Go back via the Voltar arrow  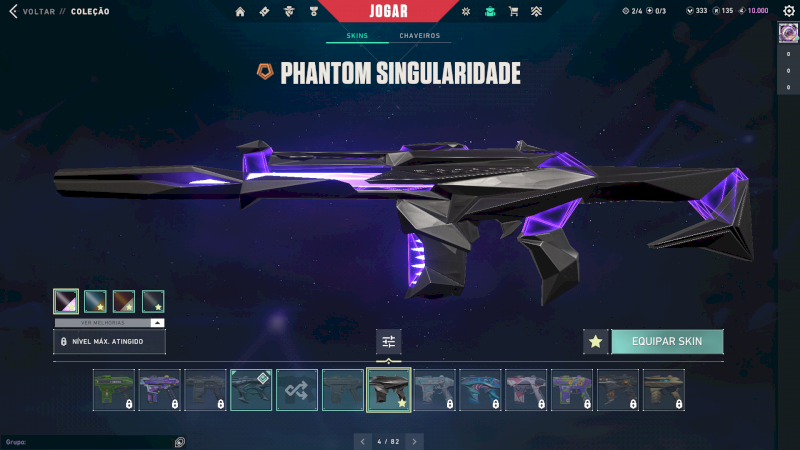[13, 12]
